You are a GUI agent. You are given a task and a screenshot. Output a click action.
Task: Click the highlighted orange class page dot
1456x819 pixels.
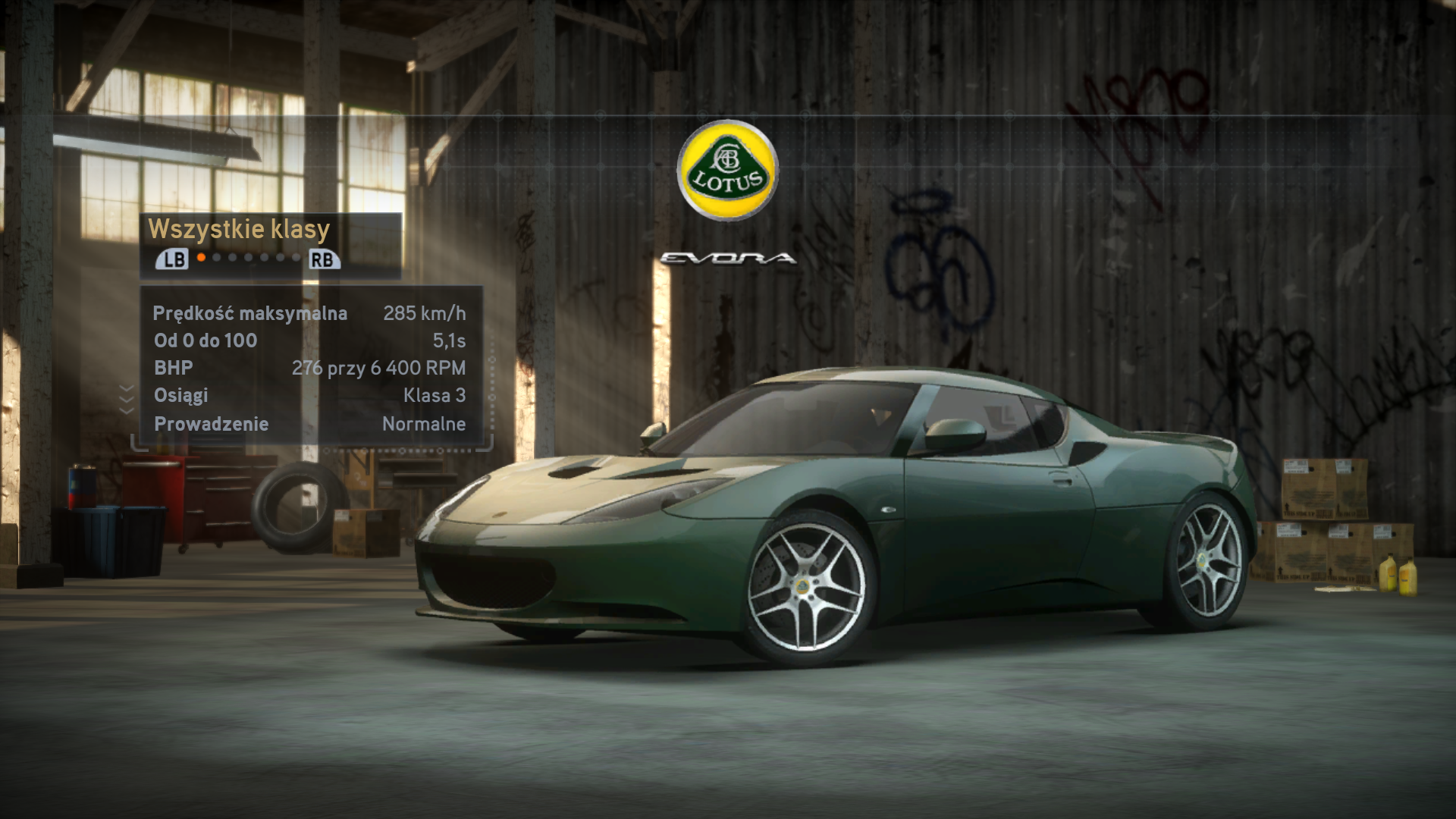pos(201,258)
